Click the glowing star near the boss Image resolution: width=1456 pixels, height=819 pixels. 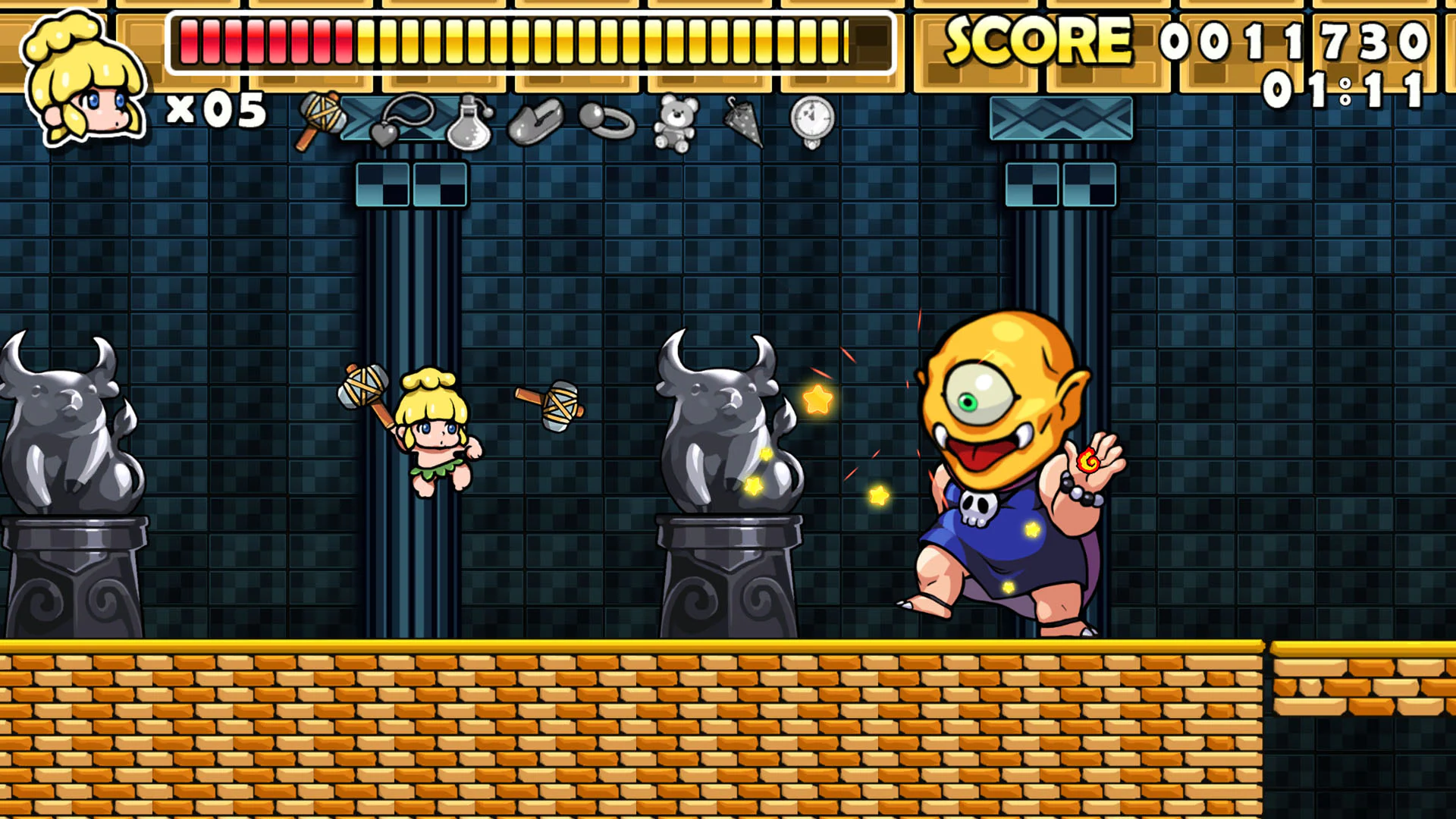click(817, 397)
